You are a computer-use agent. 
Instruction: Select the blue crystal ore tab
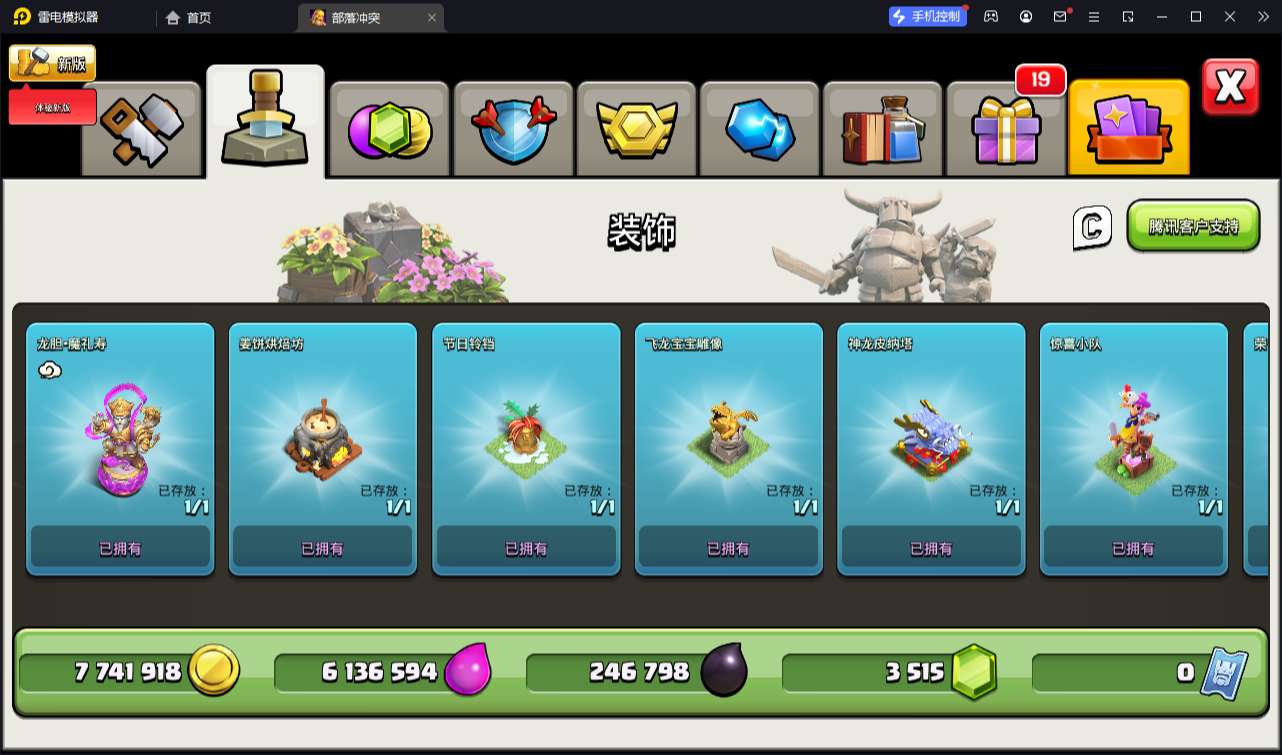760,129
